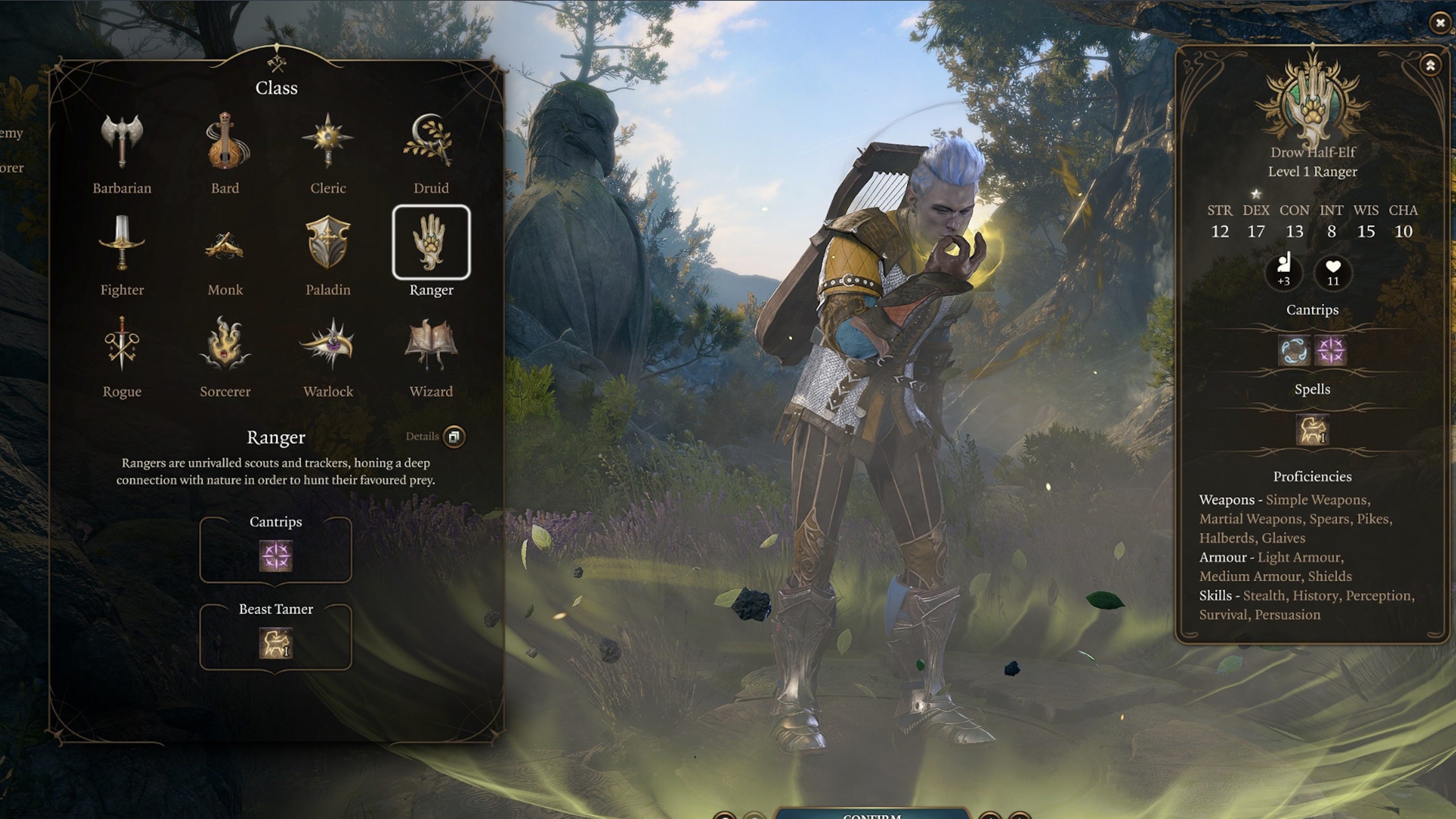Inspect the Ranger cantrip icon in class panel
Screen dimensions: 1456x819
pyautogui.click(x=276, y=556)
